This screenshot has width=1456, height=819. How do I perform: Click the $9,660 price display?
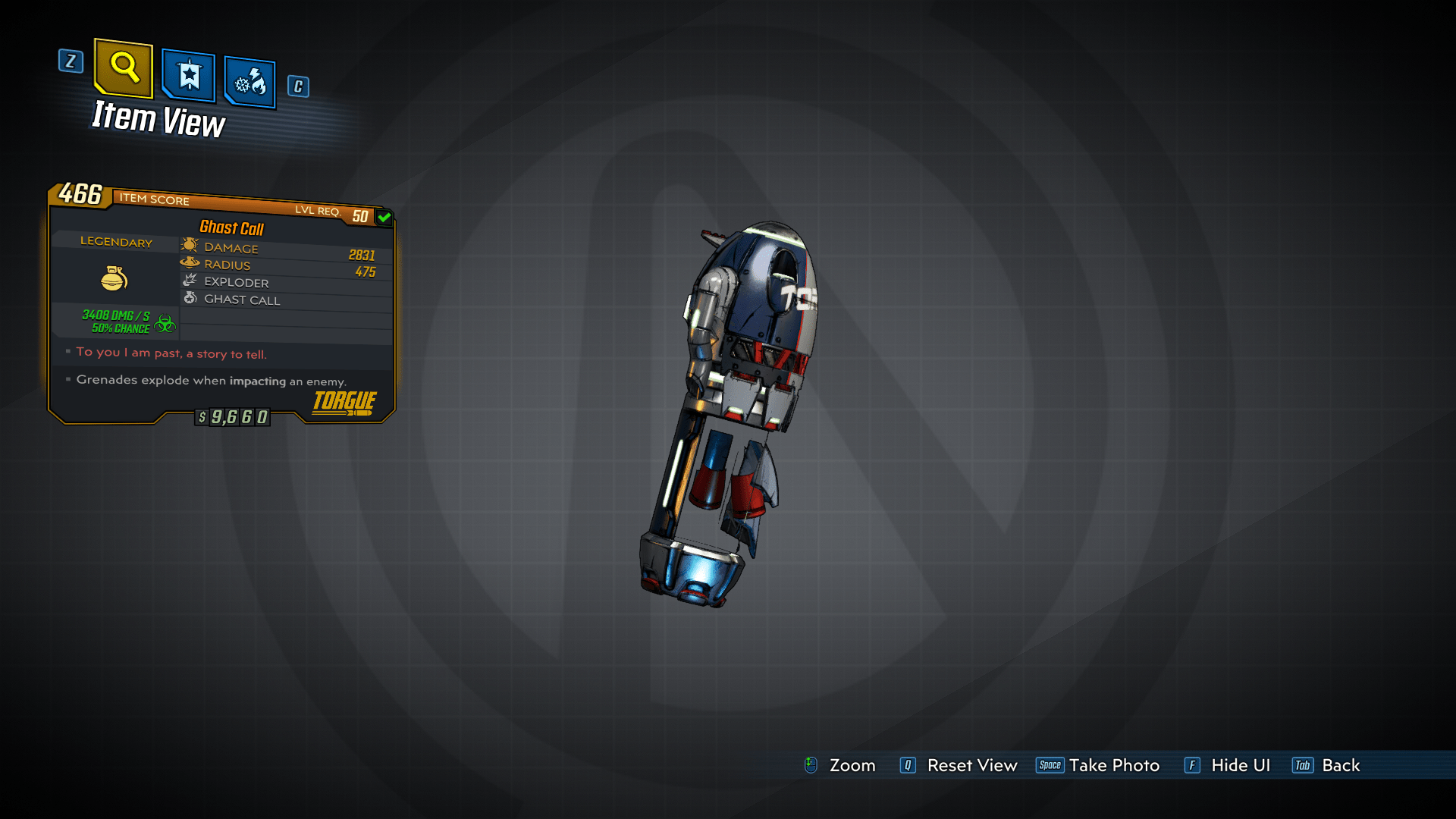[232, 416]
